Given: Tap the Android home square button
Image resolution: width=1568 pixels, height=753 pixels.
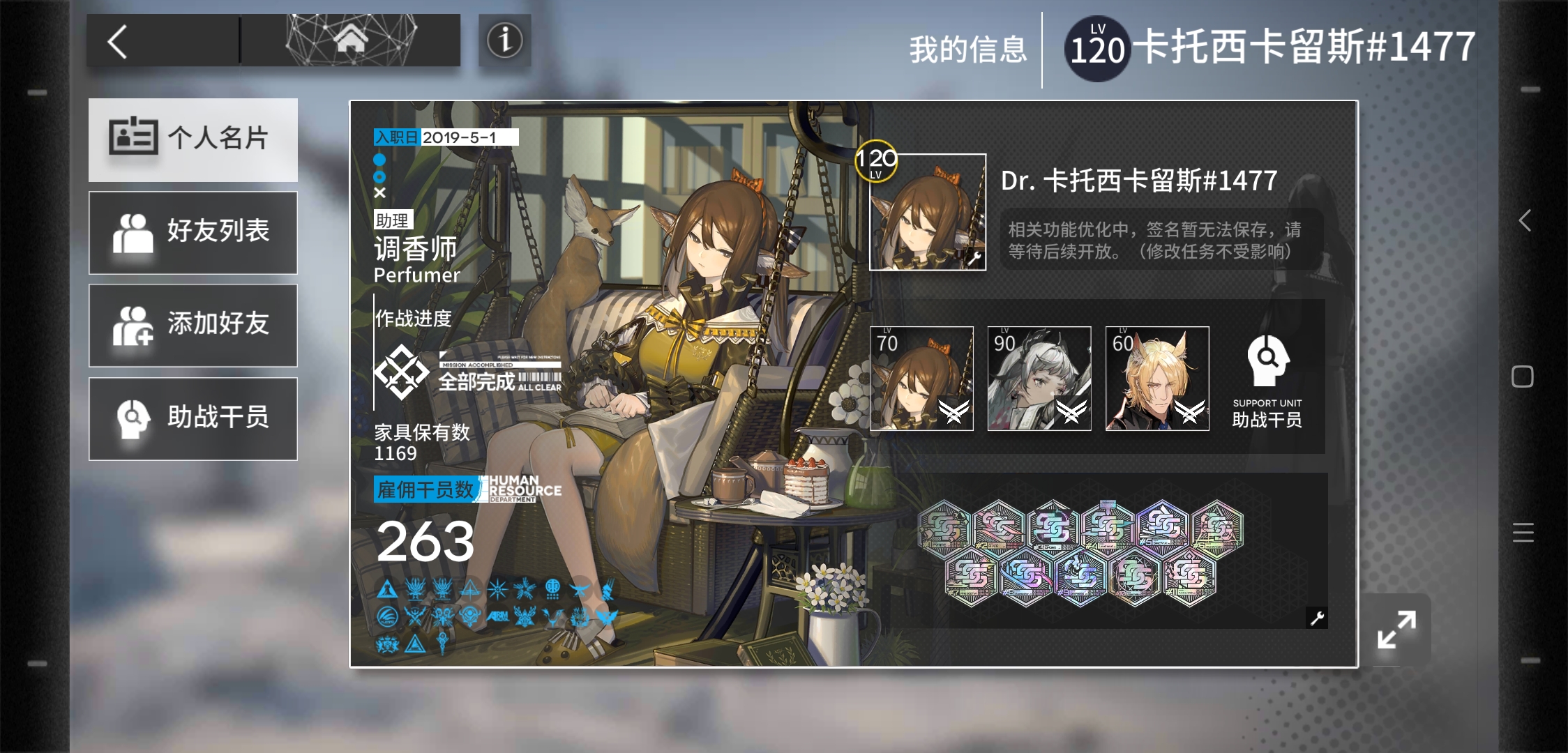Looking at the screenshot, I should point(1523,376).
